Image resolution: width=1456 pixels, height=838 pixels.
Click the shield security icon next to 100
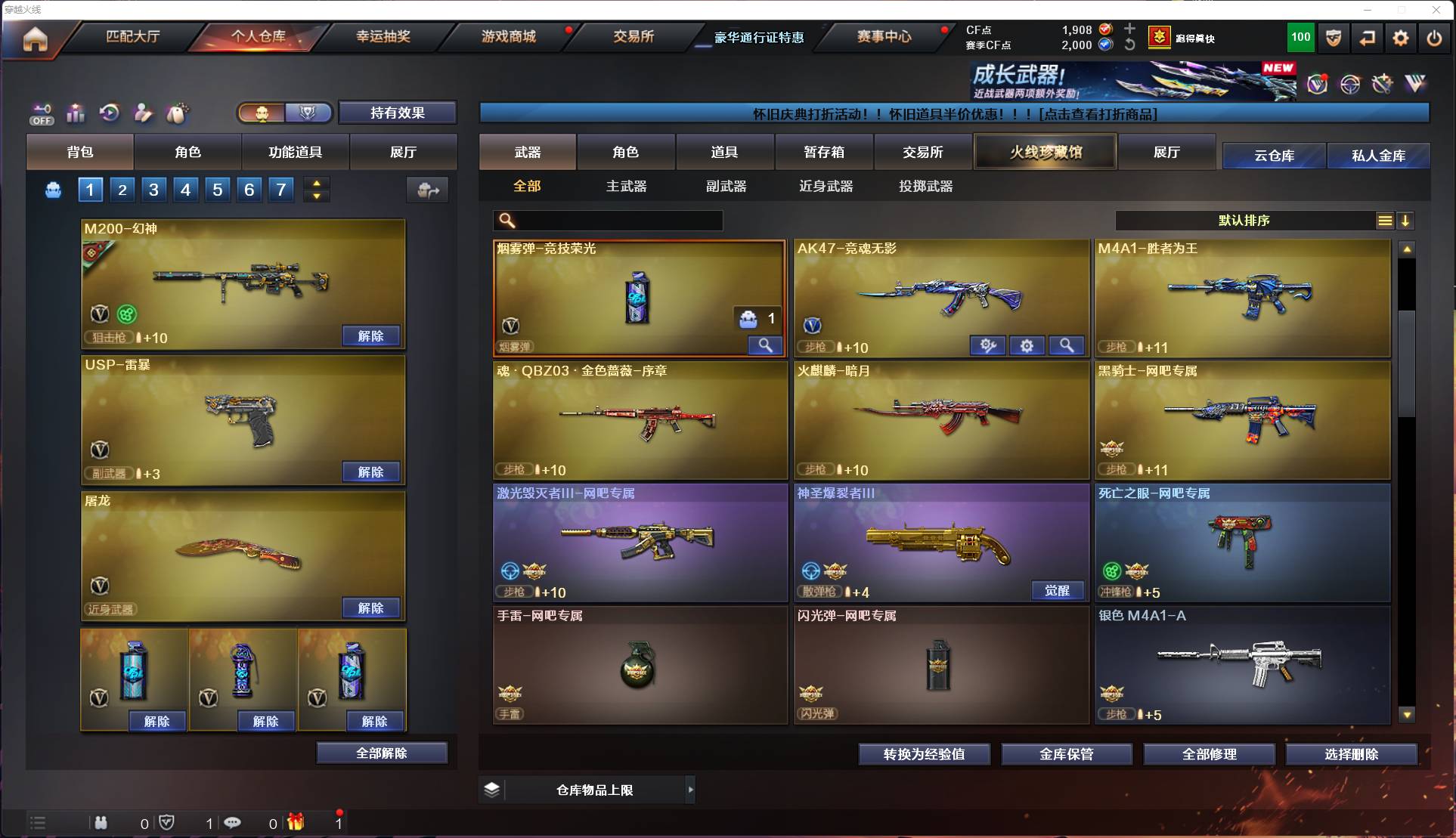point(1333,38)
